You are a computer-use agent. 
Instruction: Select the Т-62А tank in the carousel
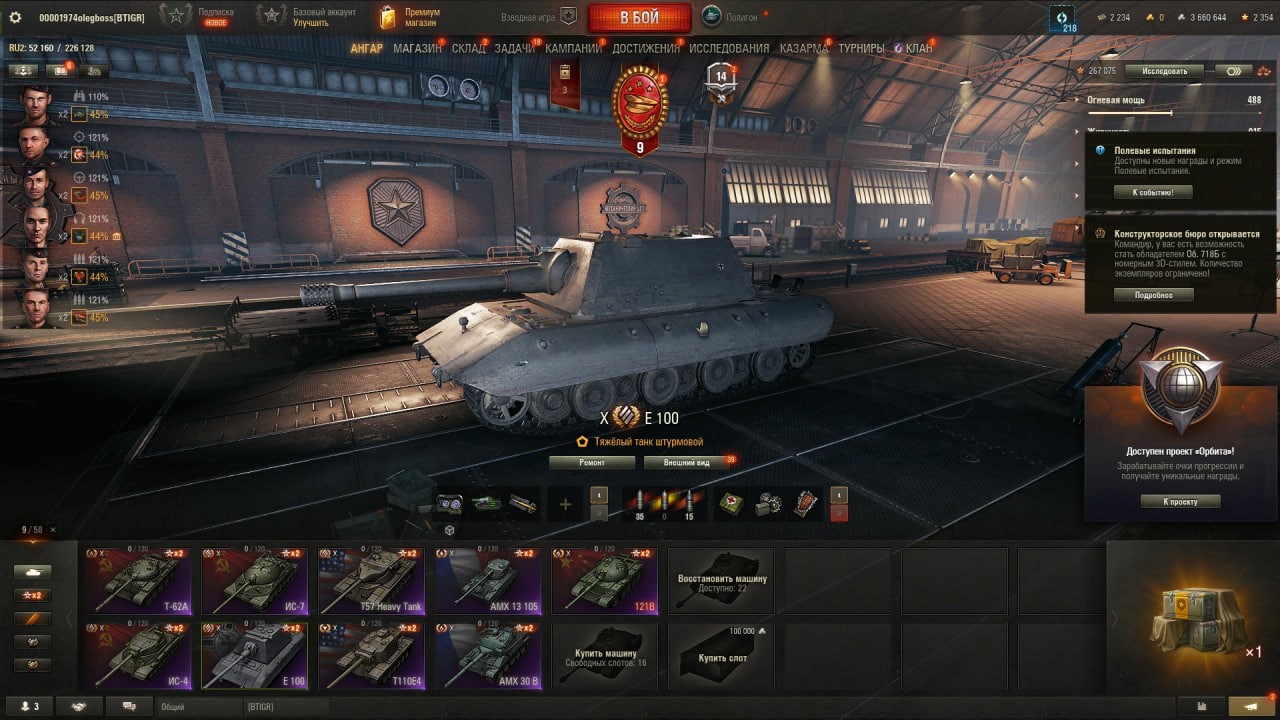[x=135, y=580]
